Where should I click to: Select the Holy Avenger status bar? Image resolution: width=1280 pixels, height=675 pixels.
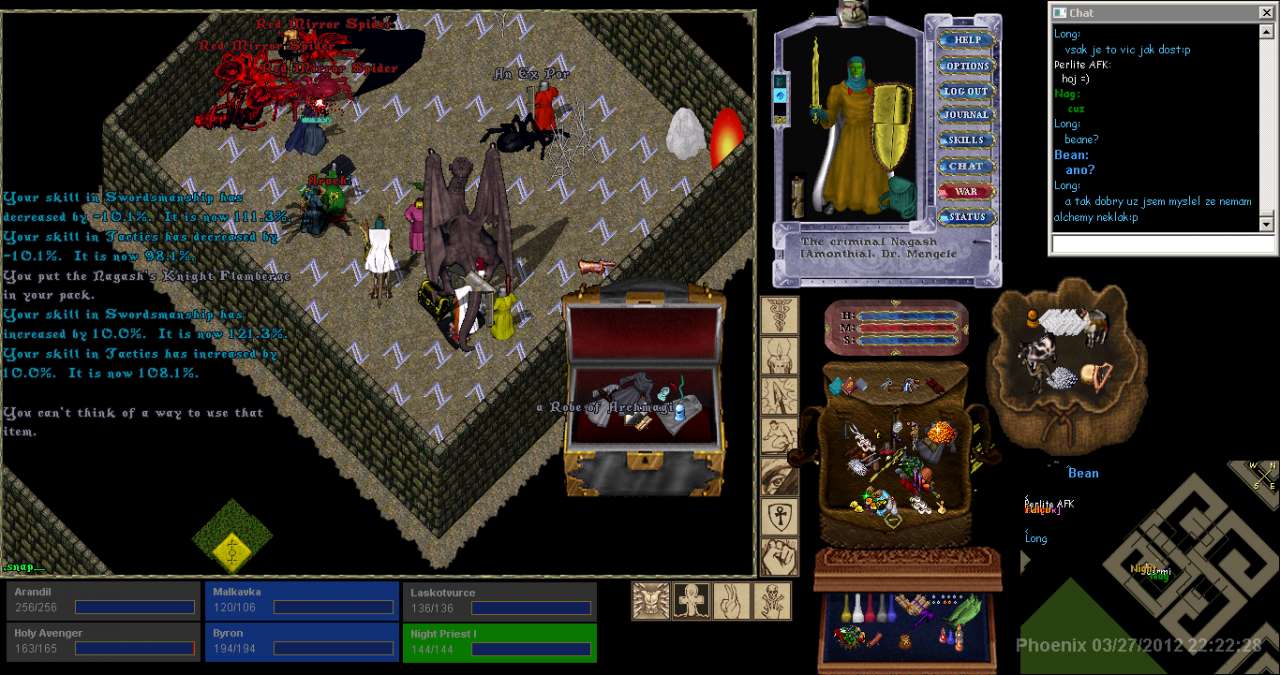102,642
